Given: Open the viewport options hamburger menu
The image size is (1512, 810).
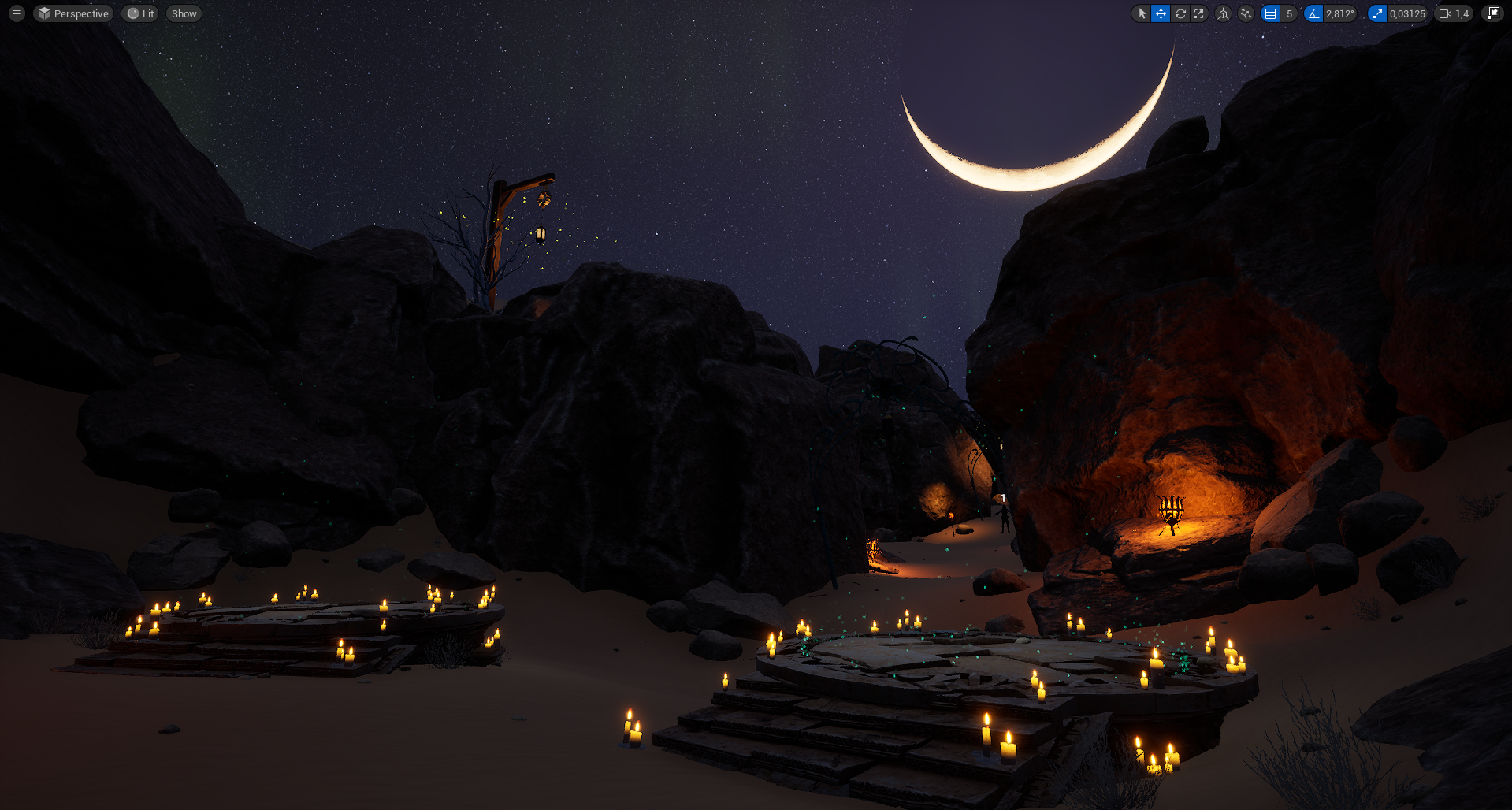Looking at the screenshot, I should [x=17, y=13].
